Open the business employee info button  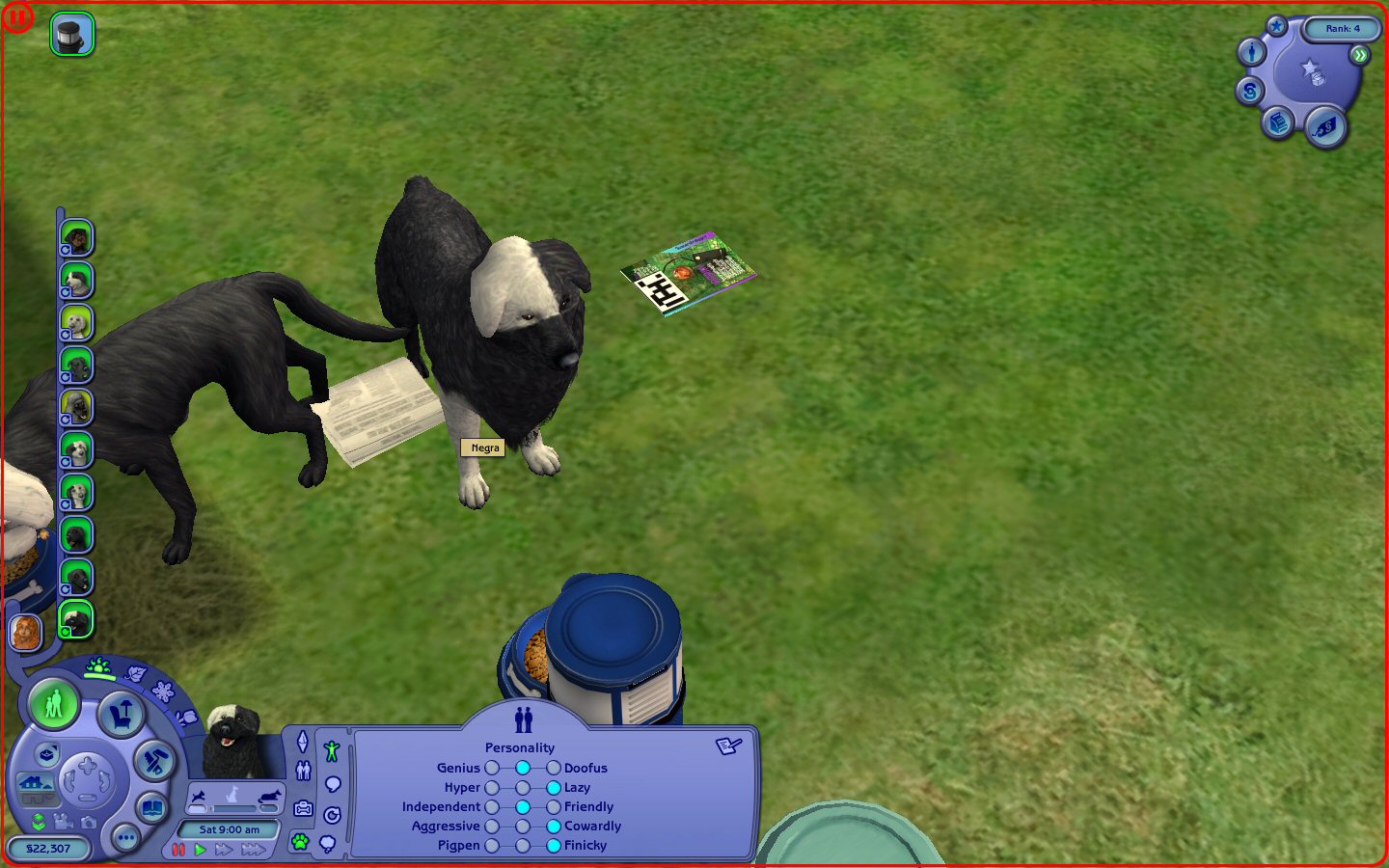(1252, 52)
